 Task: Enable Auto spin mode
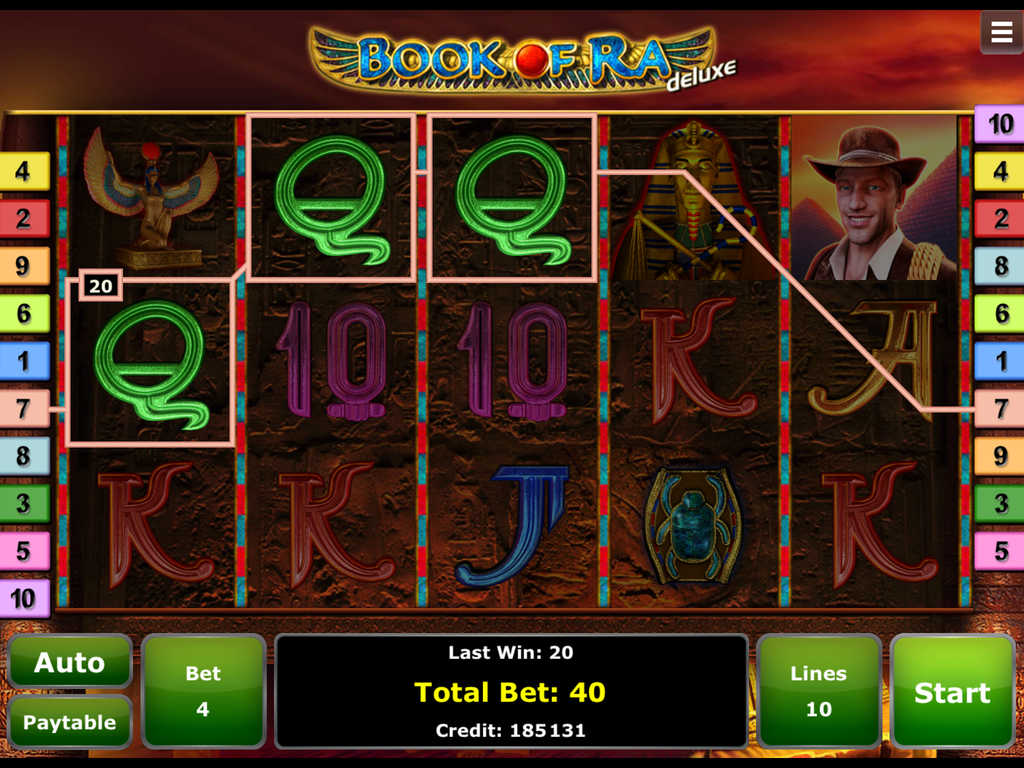[70, 662]
